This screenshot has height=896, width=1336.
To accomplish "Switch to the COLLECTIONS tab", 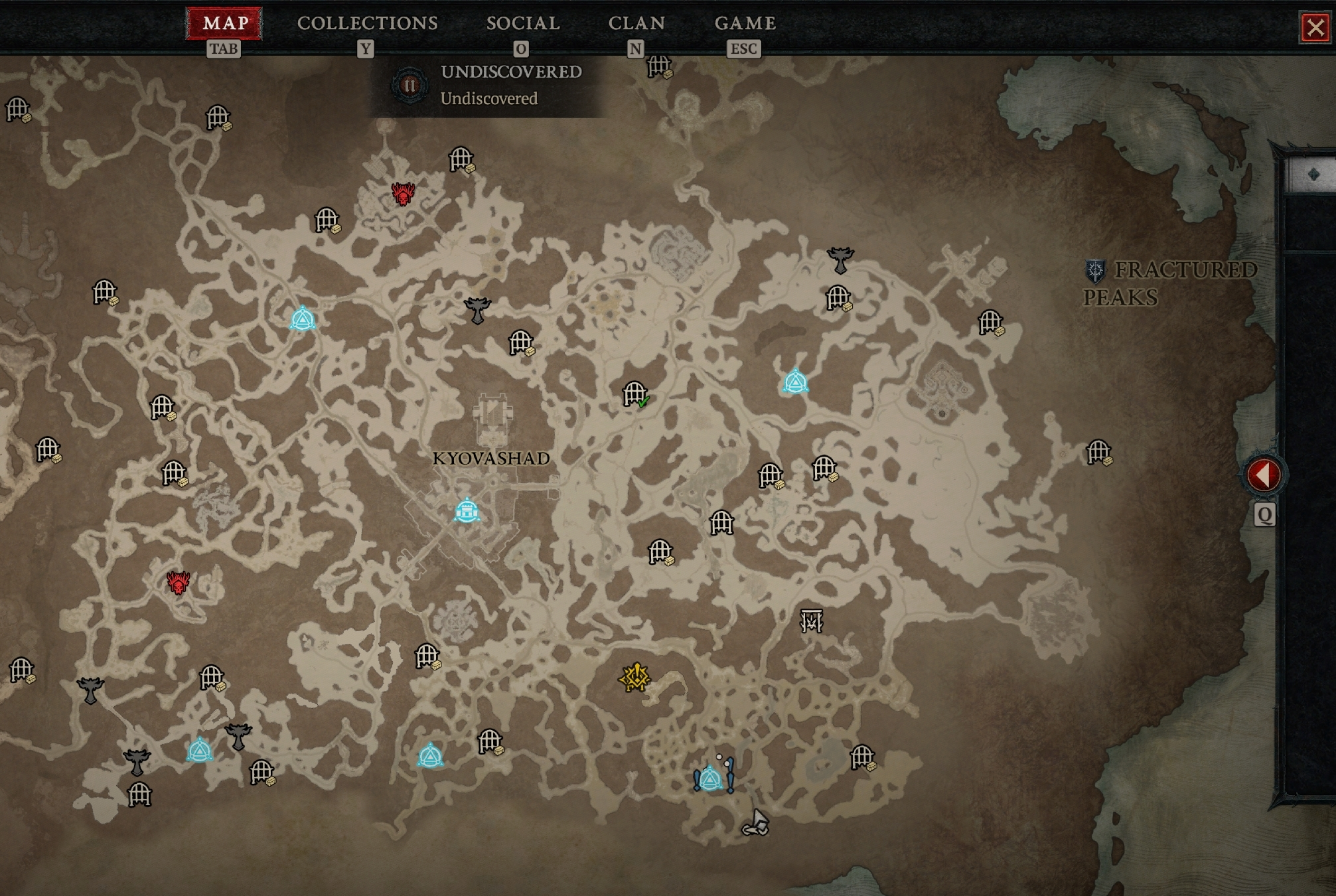I will click(367, 23).
